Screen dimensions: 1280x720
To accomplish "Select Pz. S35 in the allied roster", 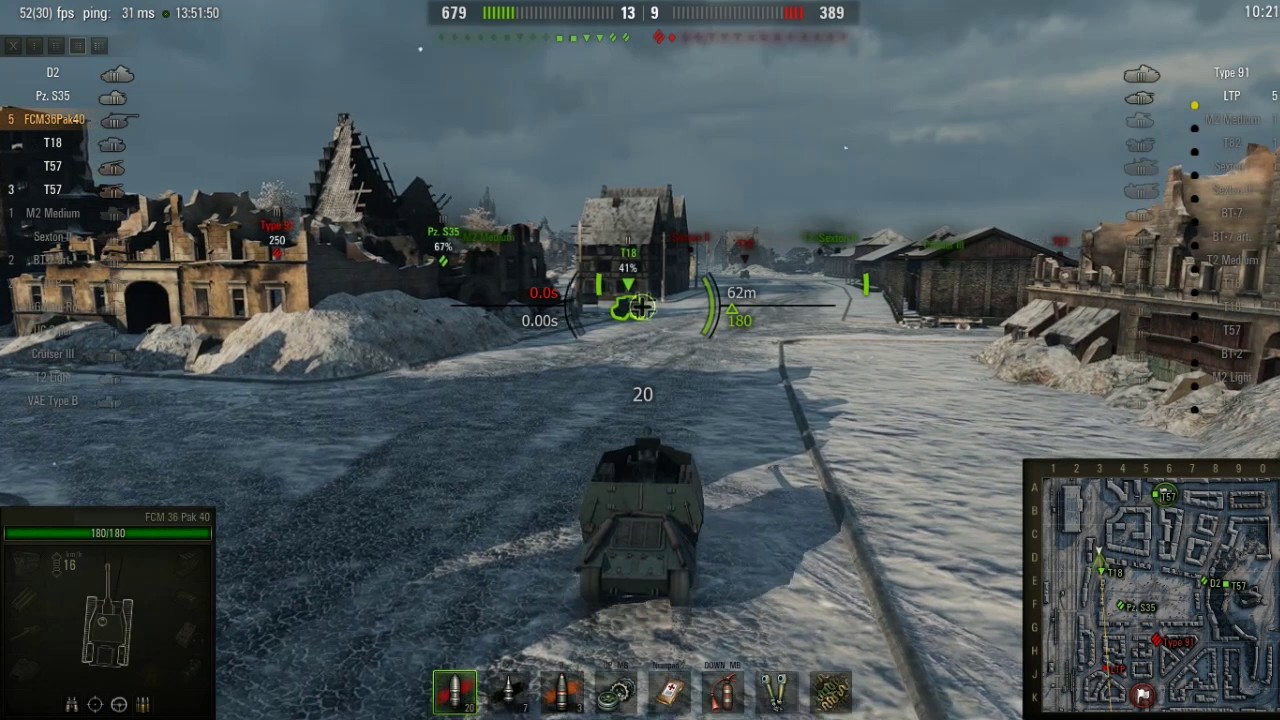I will 53,96.
